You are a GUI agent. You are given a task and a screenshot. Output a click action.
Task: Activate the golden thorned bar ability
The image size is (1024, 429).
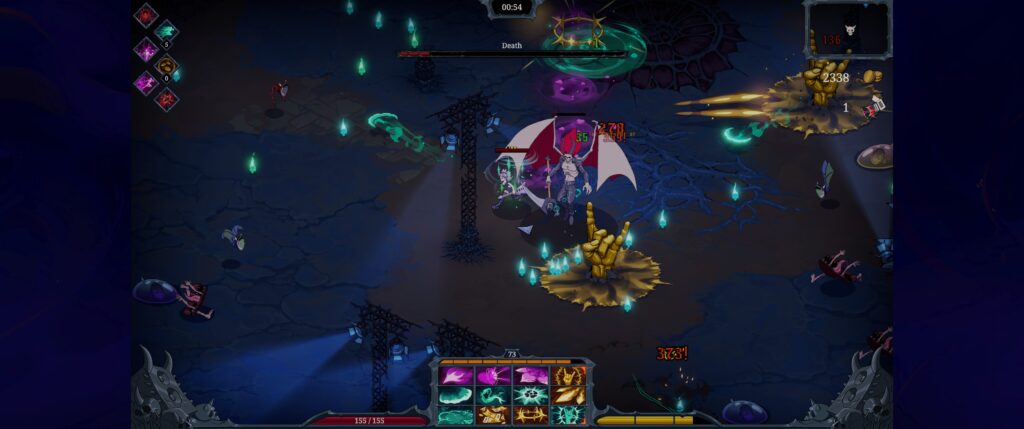[x=530, y=414]
